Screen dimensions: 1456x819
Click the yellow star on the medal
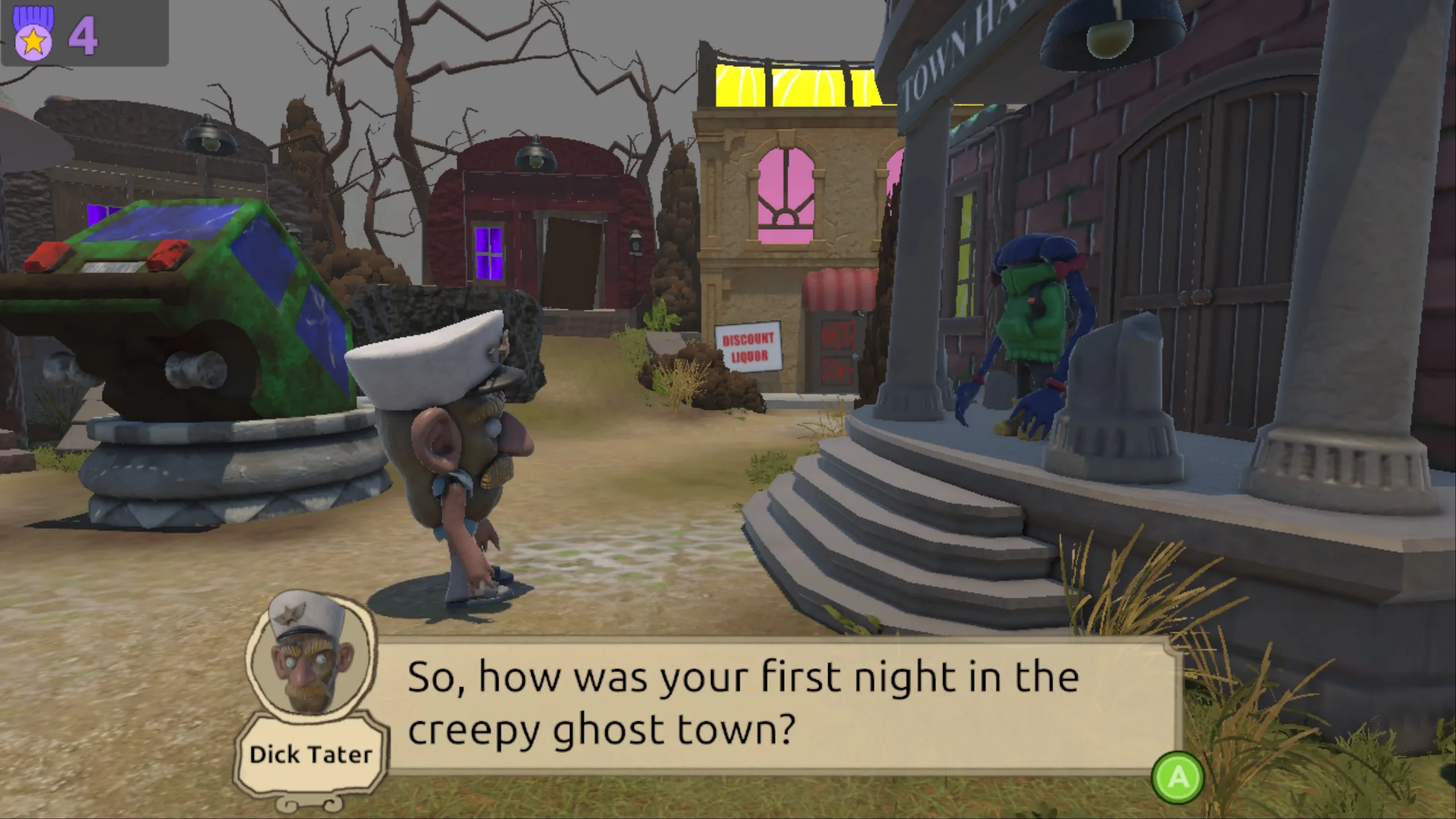click(32, 41)
